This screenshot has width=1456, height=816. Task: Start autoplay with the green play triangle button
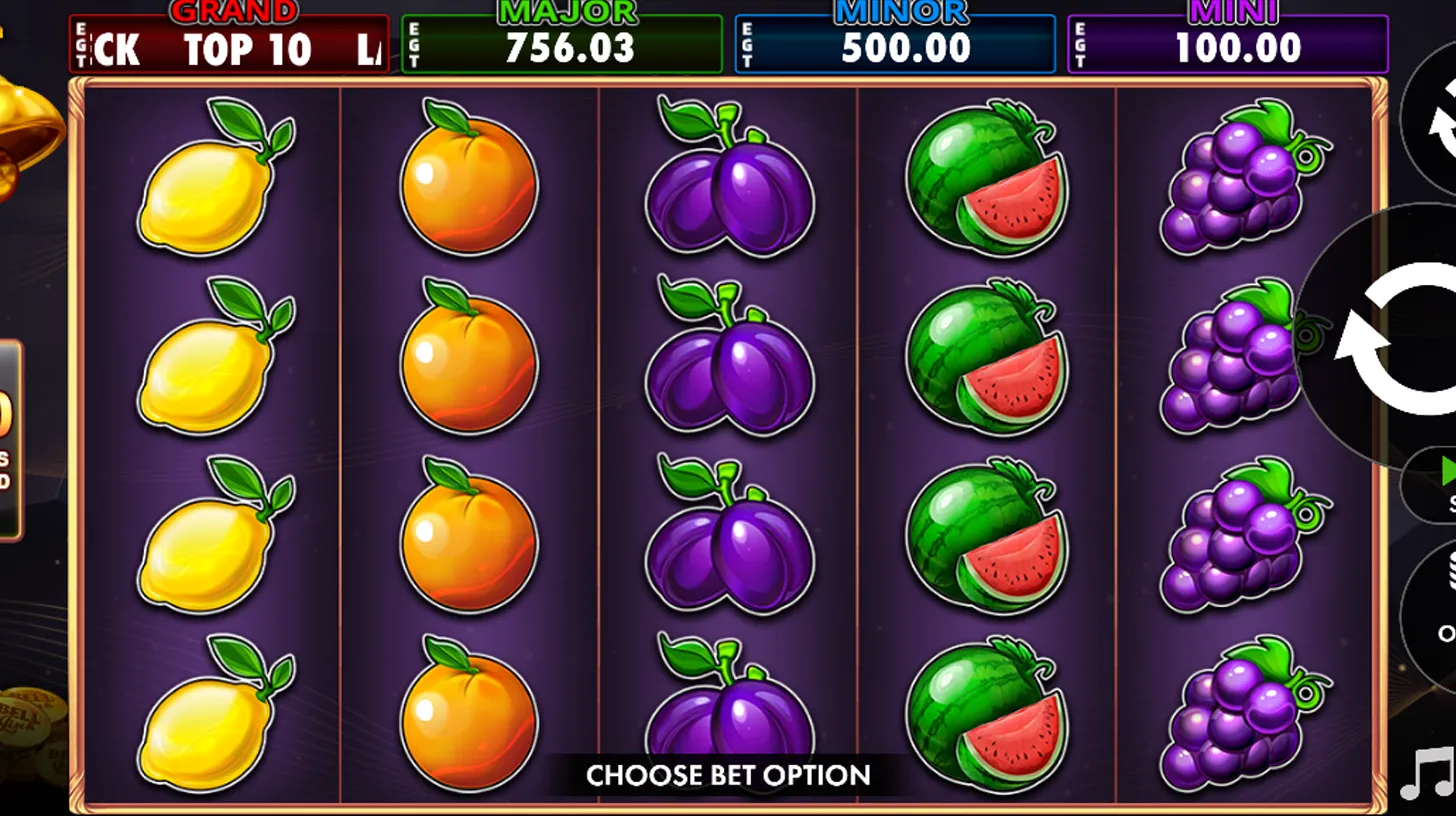tap(1440, 483)
